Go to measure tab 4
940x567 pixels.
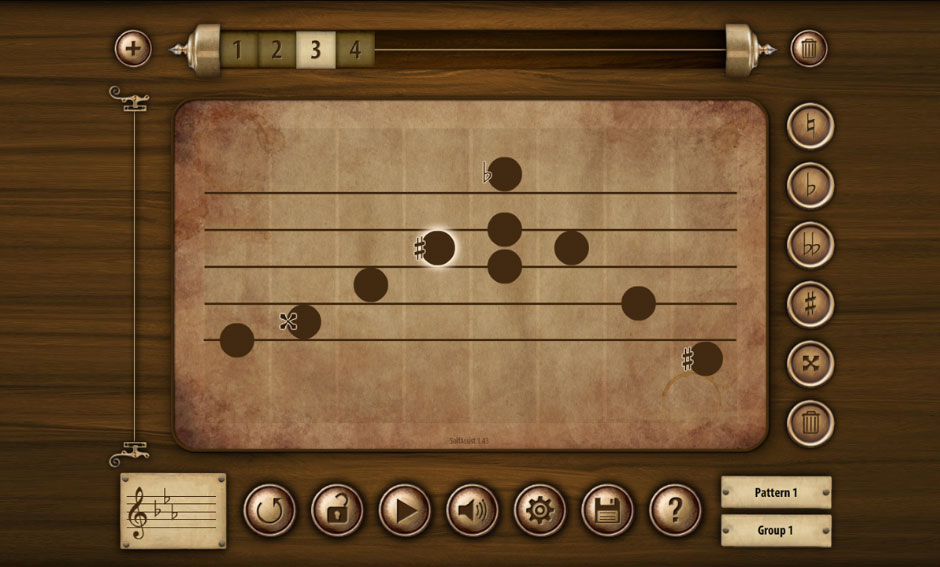click(354, 49)
